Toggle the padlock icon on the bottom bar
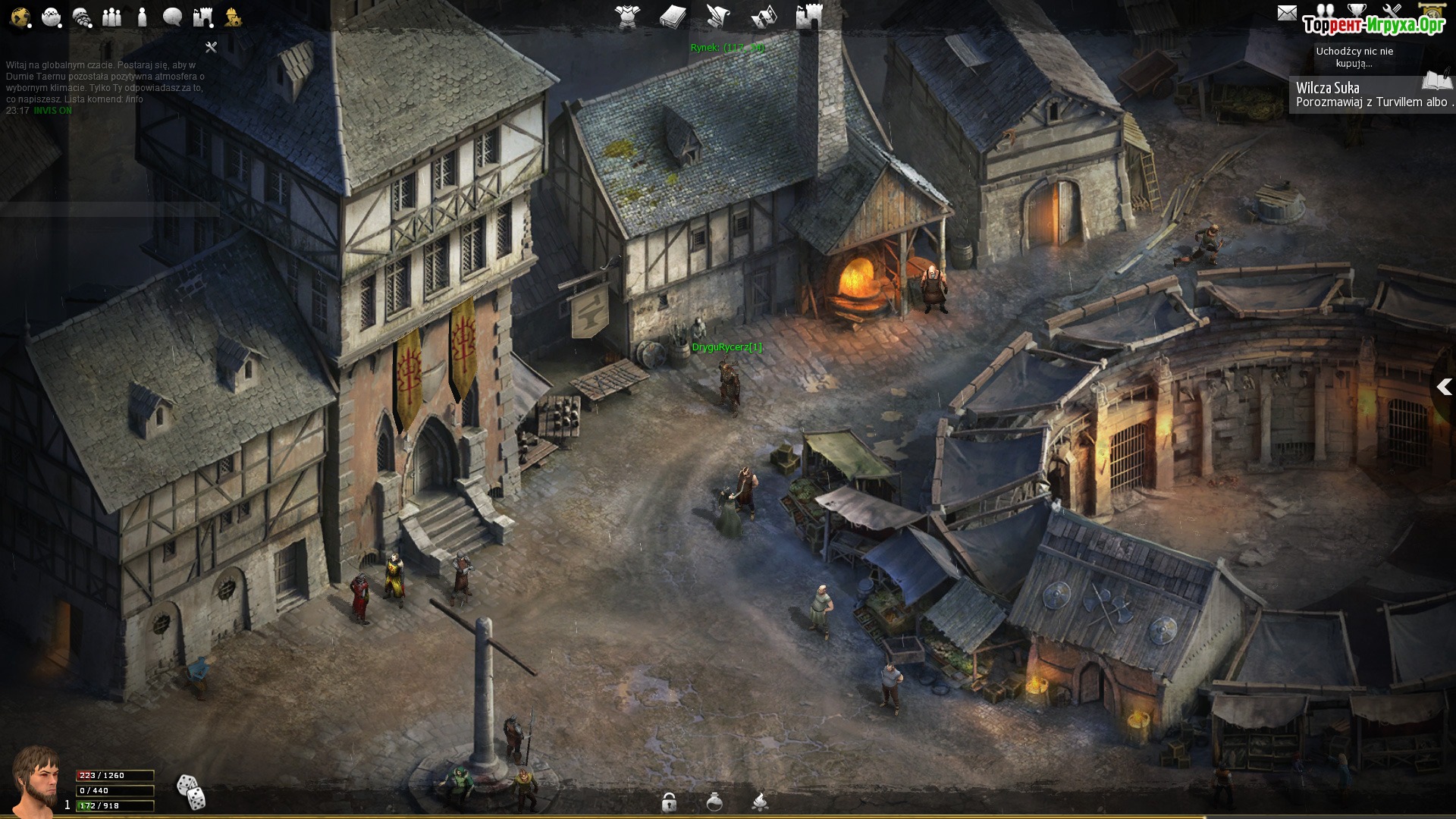 (669, 802)
